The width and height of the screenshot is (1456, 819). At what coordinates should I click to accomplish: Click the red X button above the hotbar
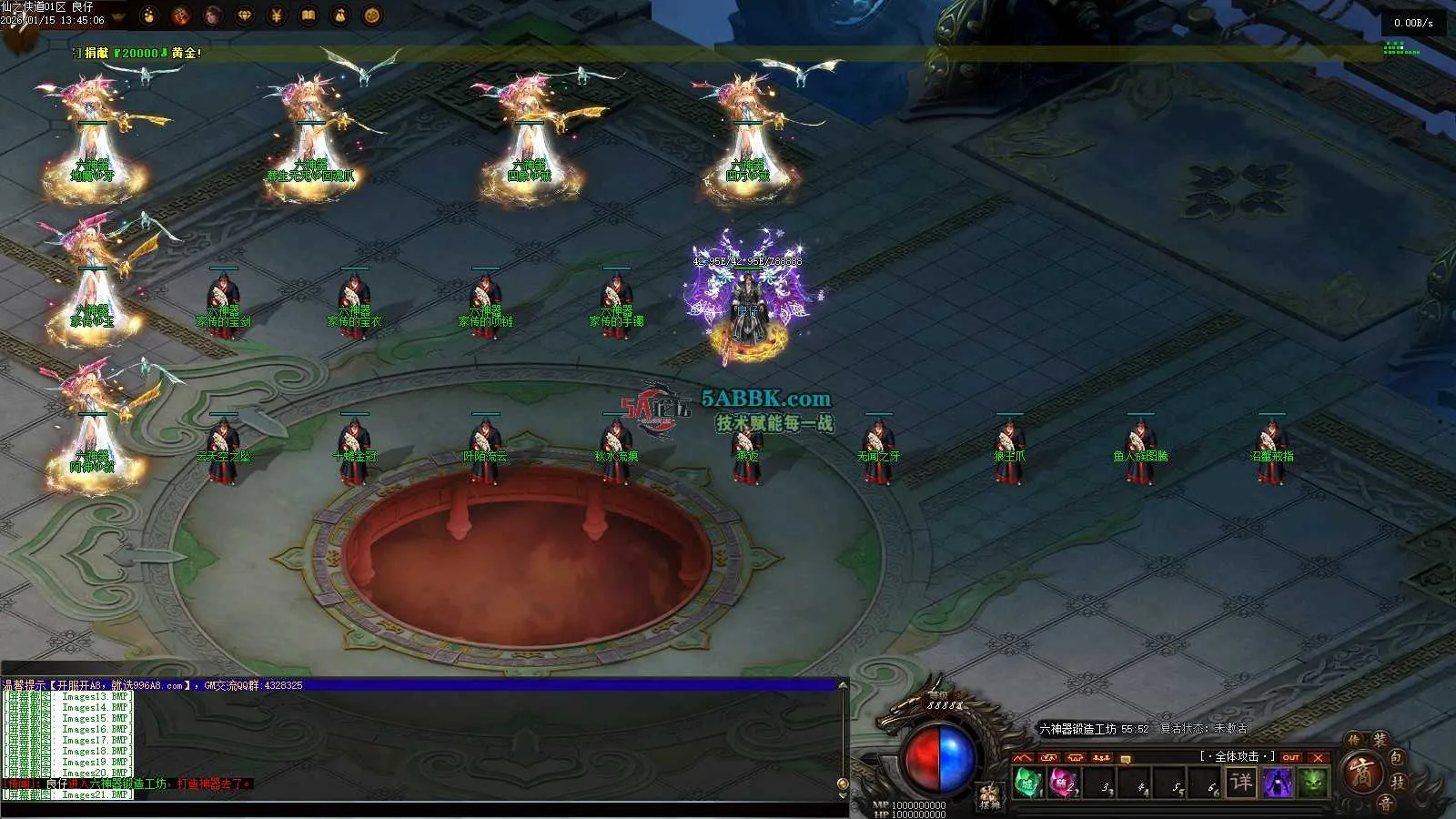coord(1318,757)
